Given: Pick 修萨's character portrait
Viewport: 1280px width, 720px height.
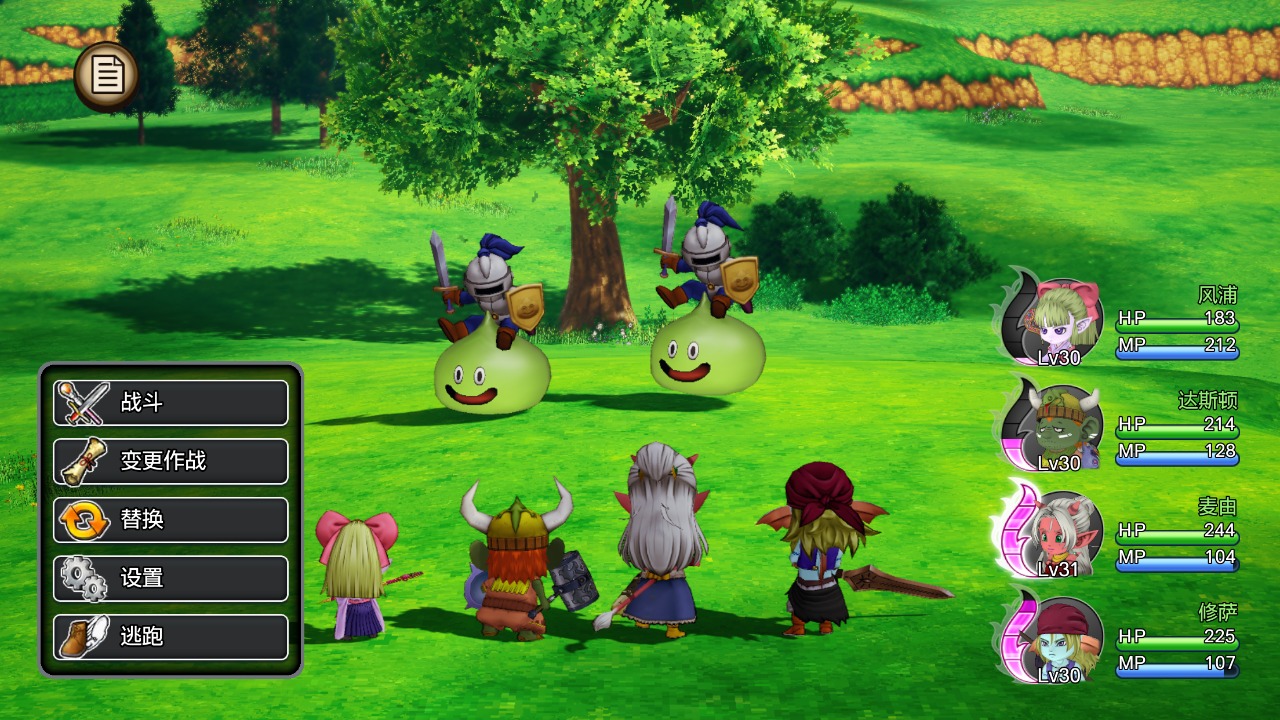Looking at the screenshot, I should 1058,640.
